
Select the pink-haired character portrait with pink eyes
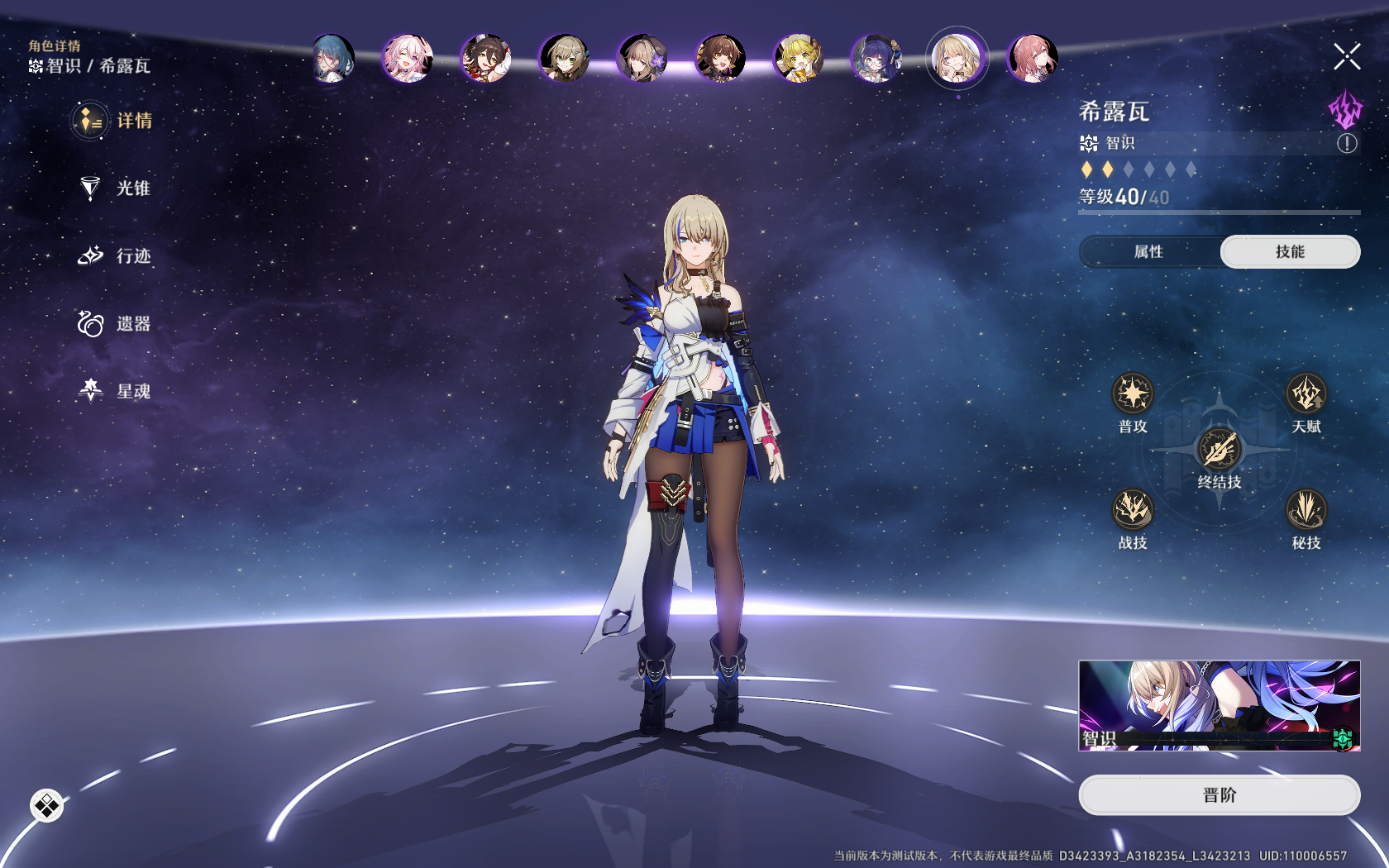(x=408, y=59)
